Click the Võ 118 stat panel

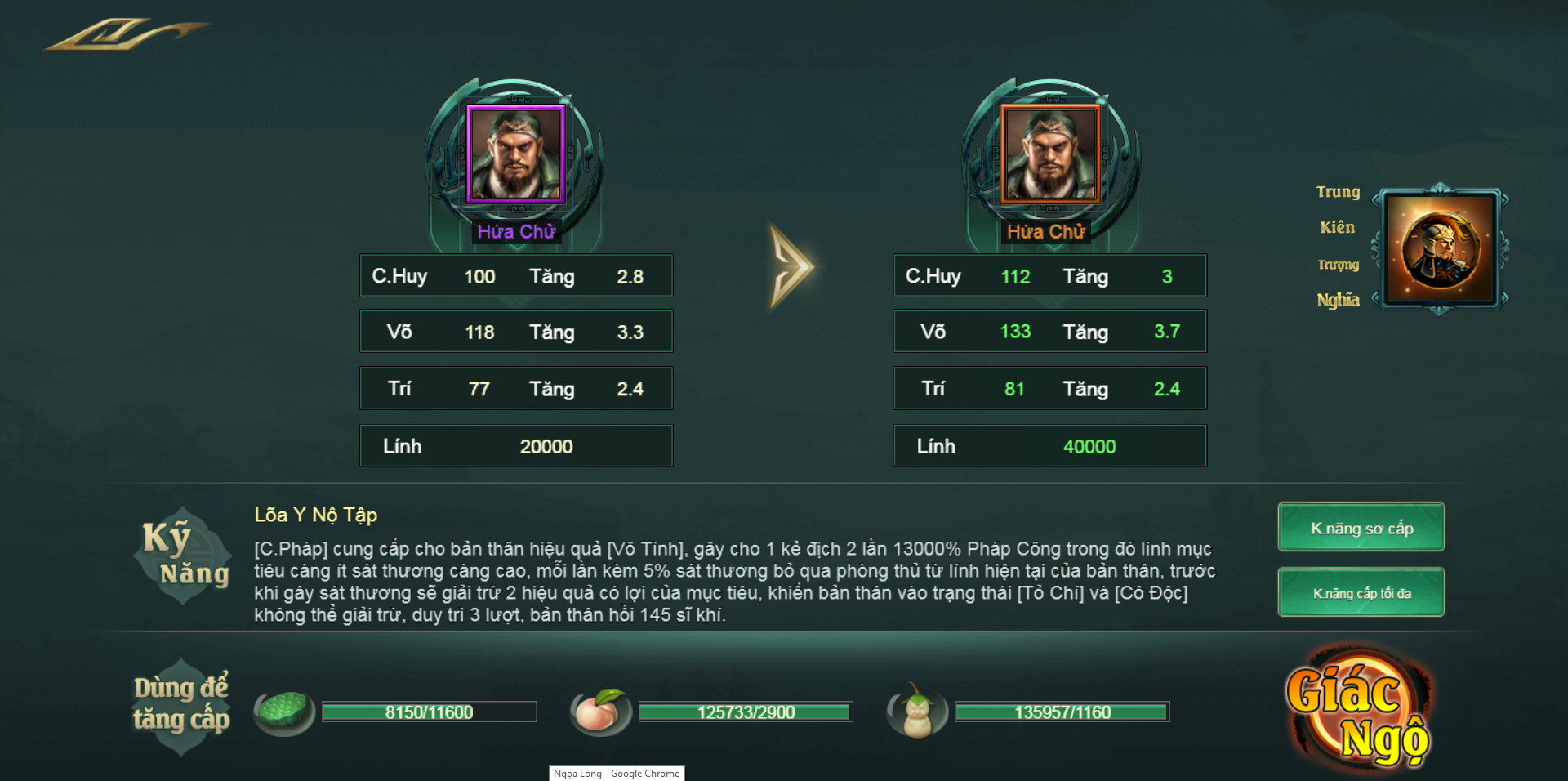coord(516,332)
